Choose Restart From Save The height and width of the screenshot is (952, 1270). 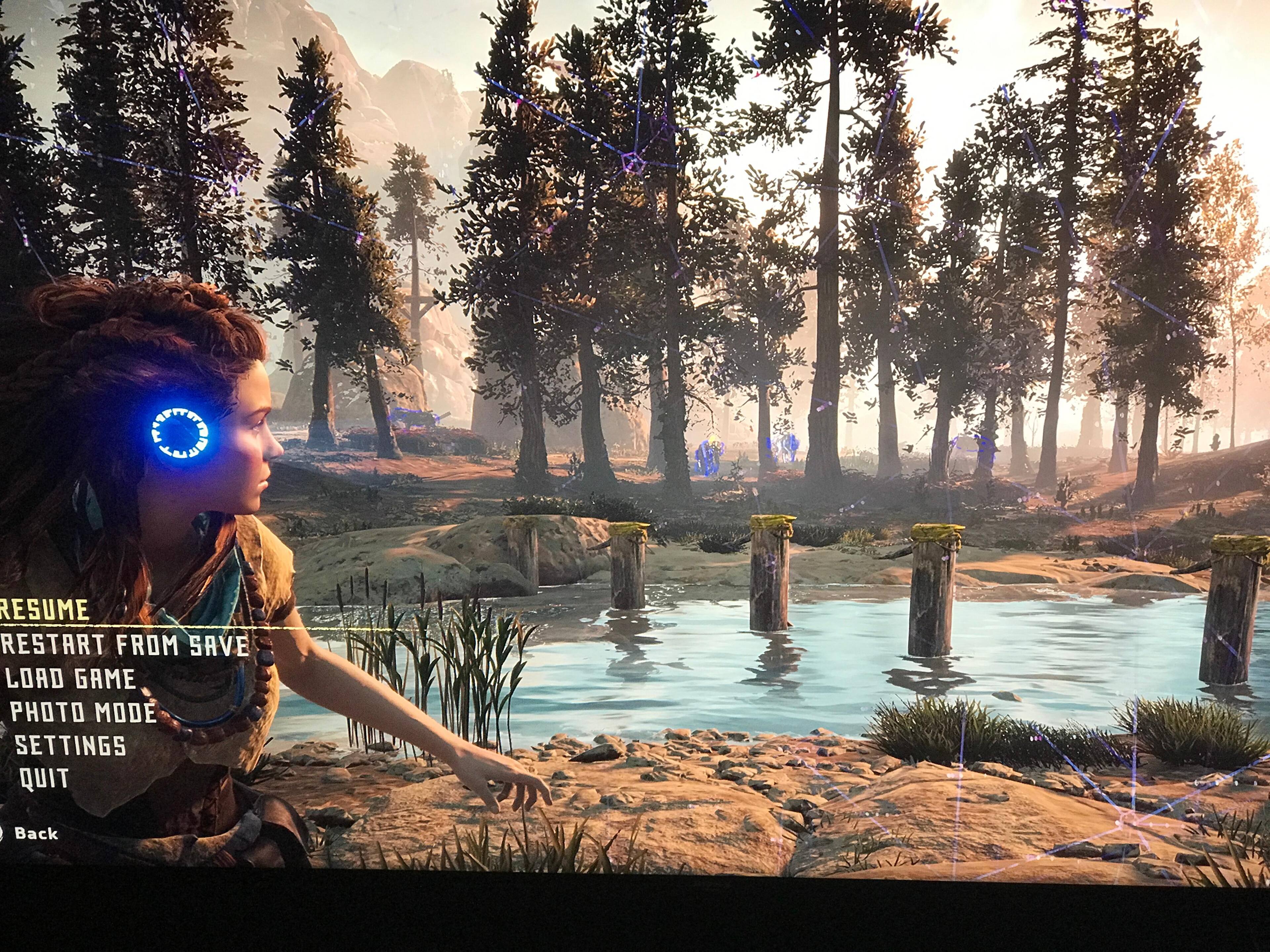tap(125, 645)
